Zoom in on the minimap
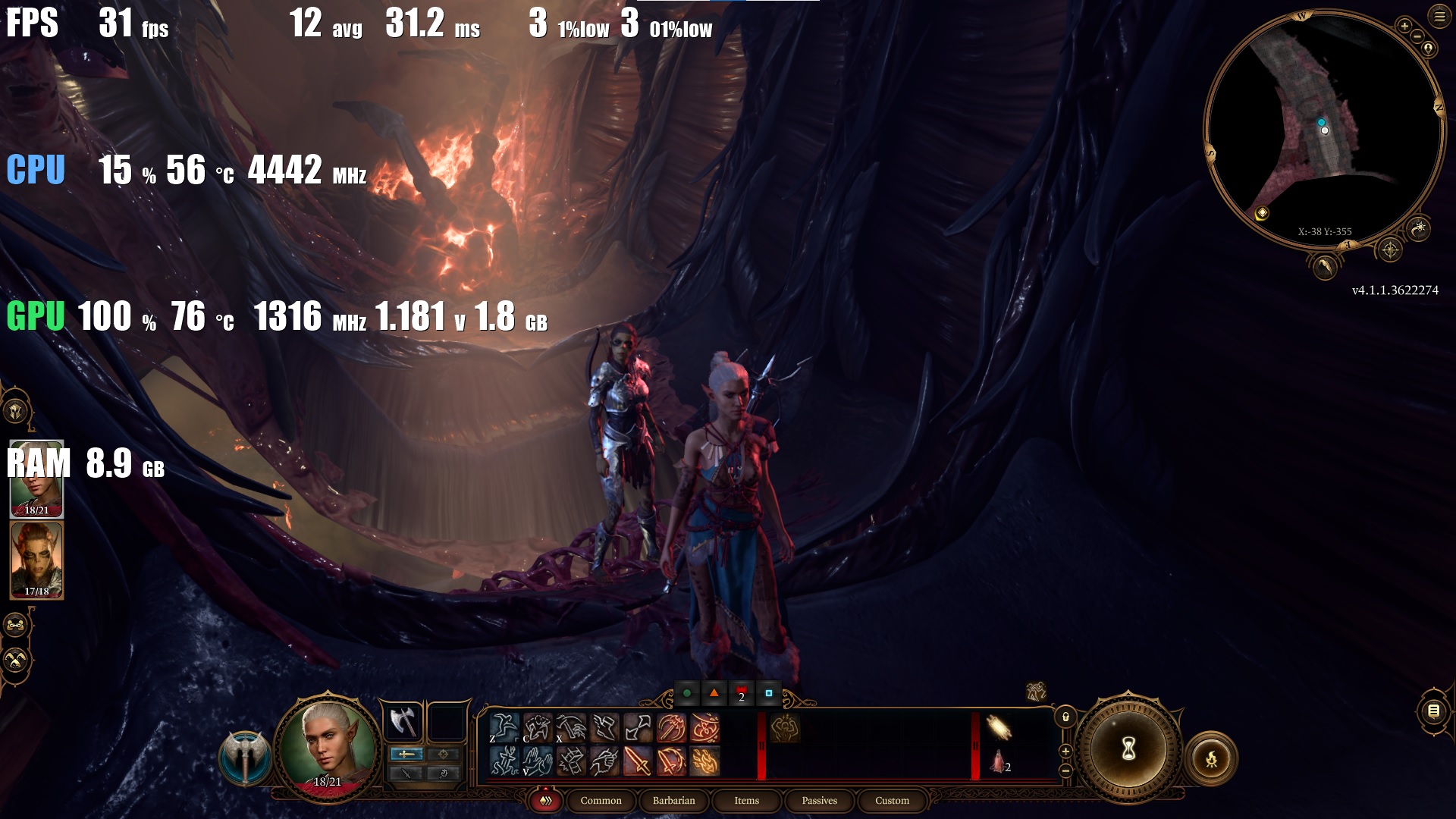The image size is (1456, 819). [x=1404, y=27]
